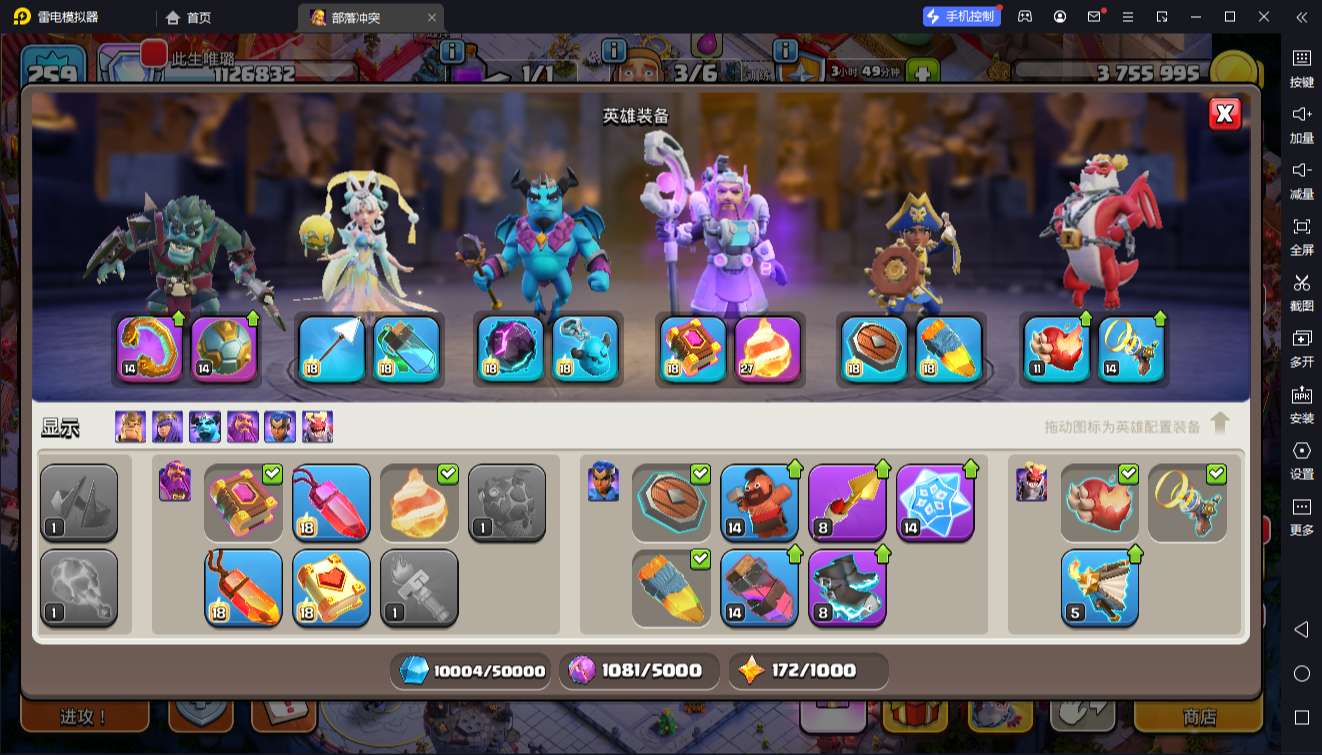Image resolution: width=1322 pixels, height=755 pixels.
Task: Choose the equipped Rocket Spear slot
Action: tap(948, 349)
